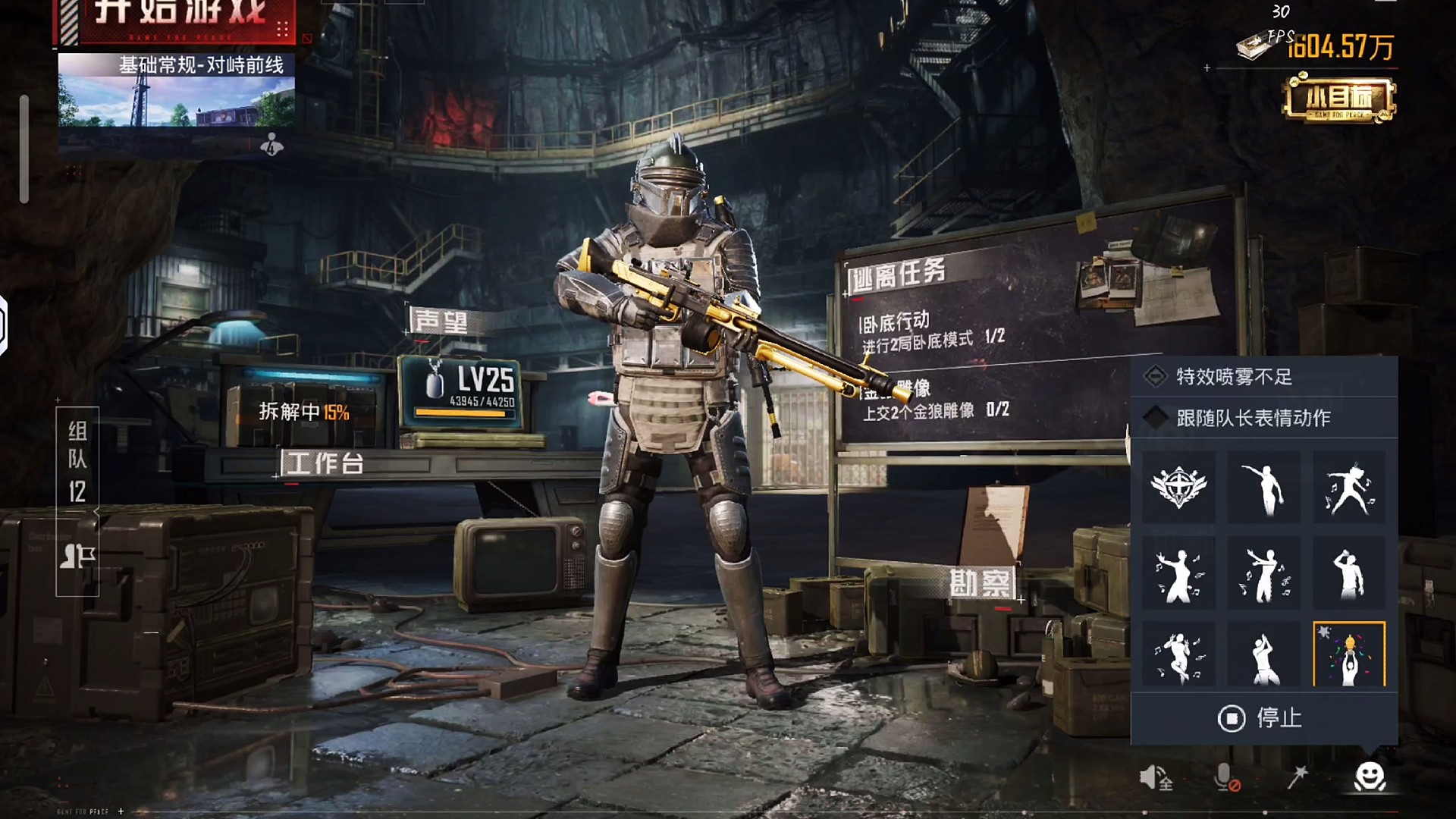
Task: Check the 拆解中 15% dismantling progress
Action: tap(303, 412)
